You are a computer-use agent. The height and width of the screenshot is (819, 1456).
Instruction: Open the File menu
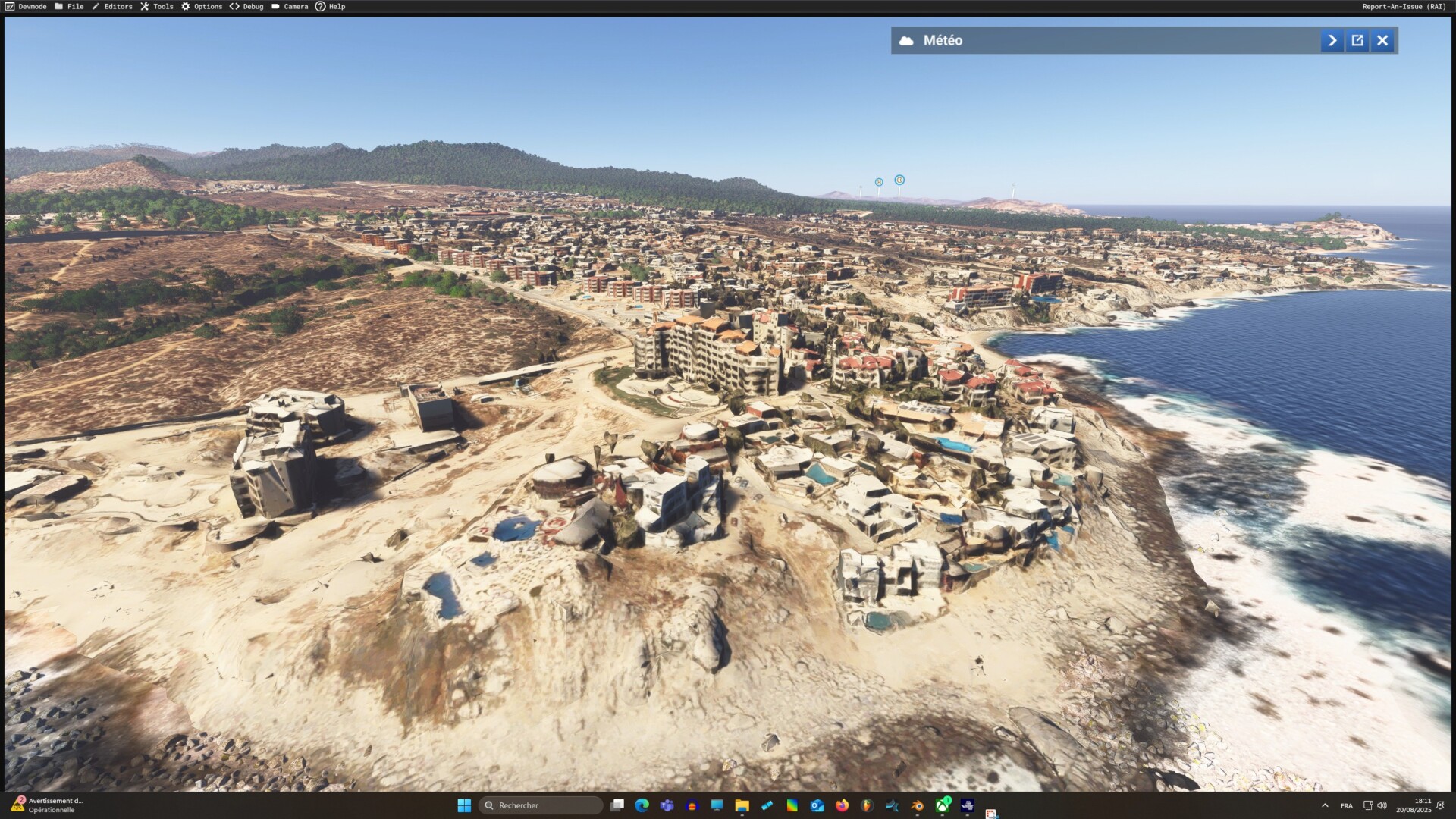(x=69, y=6)
